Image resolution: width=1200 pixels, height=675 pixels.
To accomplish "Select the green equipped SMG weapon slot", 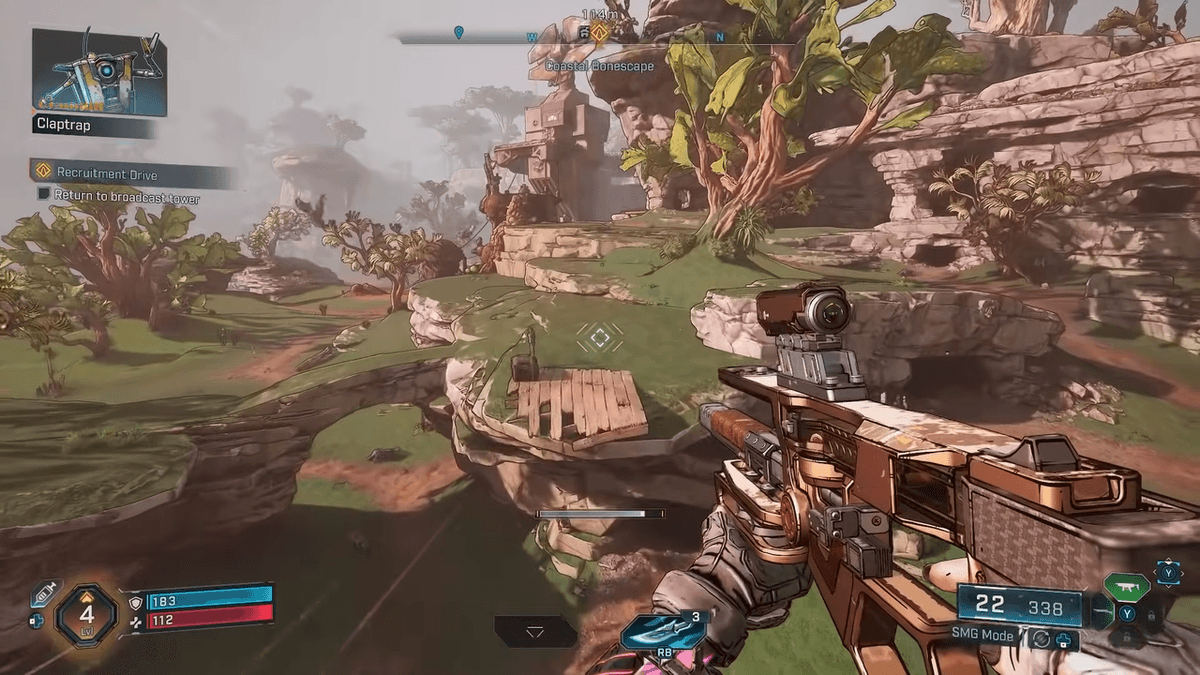I will 1126,584.
